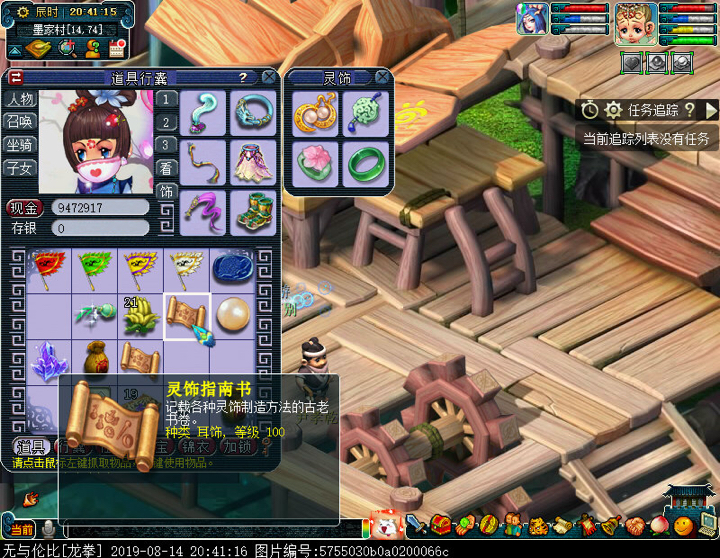This screenshot has height=558, width=720.
Task: Open the 任务追踪 settings gear
Action: (x=613, y=110)
